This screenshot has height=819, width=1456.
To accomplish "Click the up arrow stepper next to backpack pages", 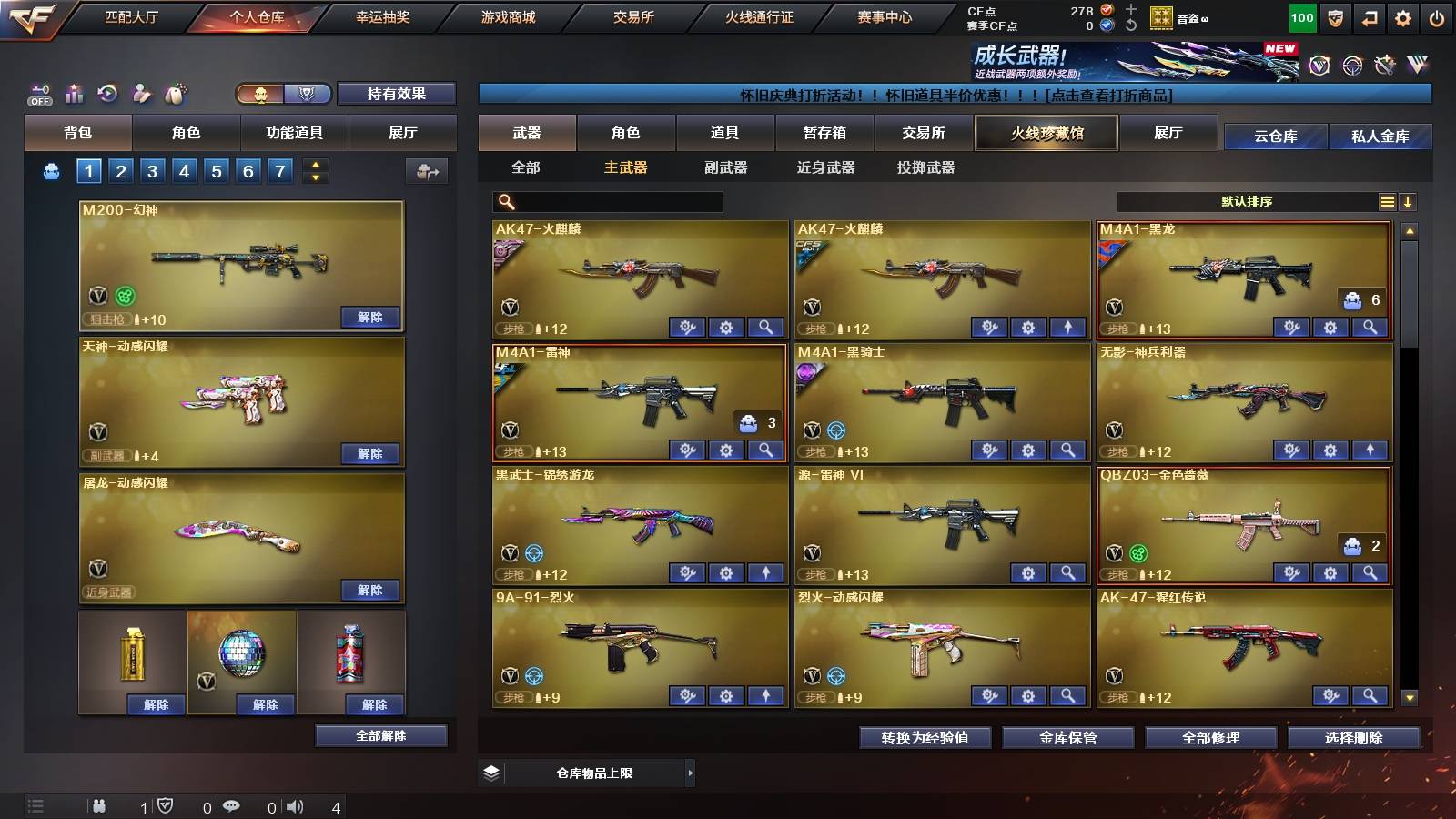I will [314, 164].
